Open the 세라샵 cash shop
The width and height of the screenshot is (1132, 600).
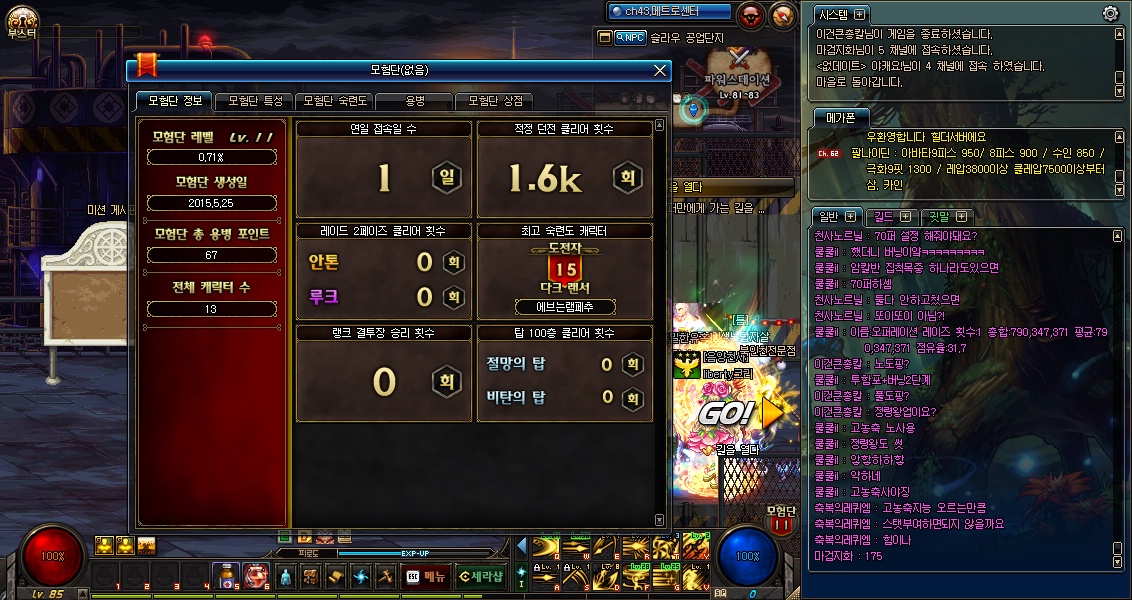pyautogui.click(x=480, y=576)
